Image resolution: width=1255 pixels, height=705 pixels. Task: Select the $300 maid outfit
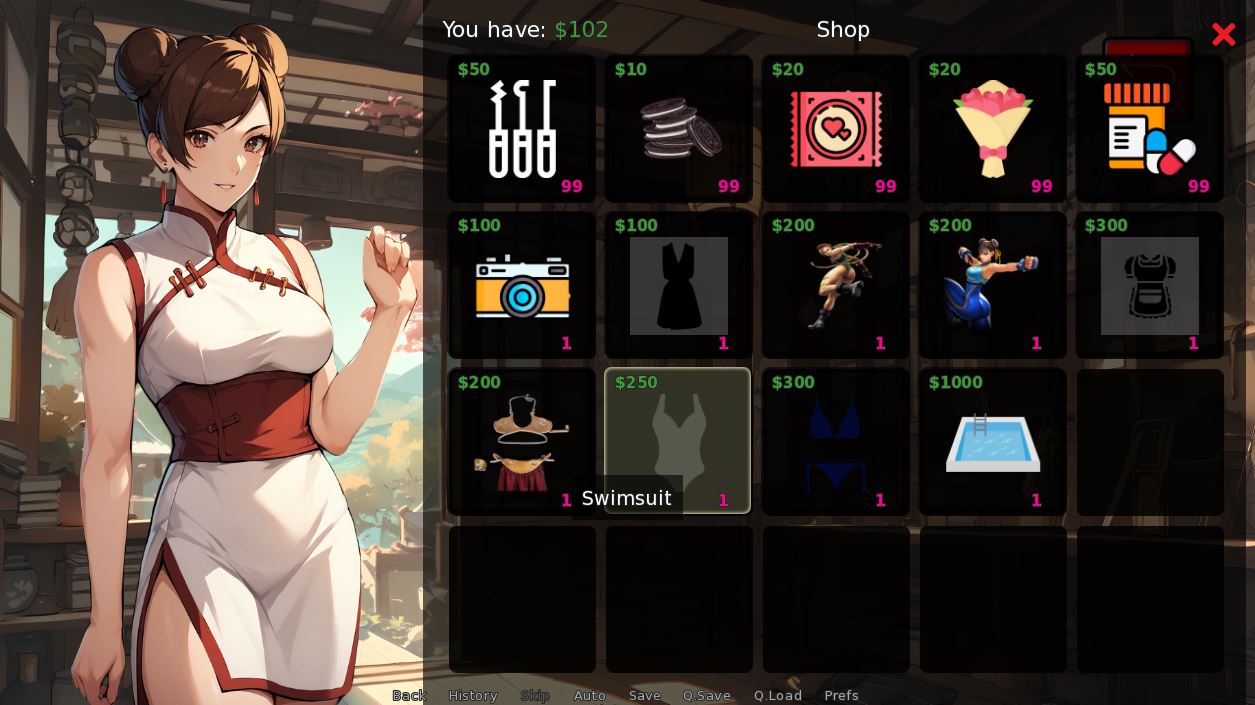point(1150,286)
